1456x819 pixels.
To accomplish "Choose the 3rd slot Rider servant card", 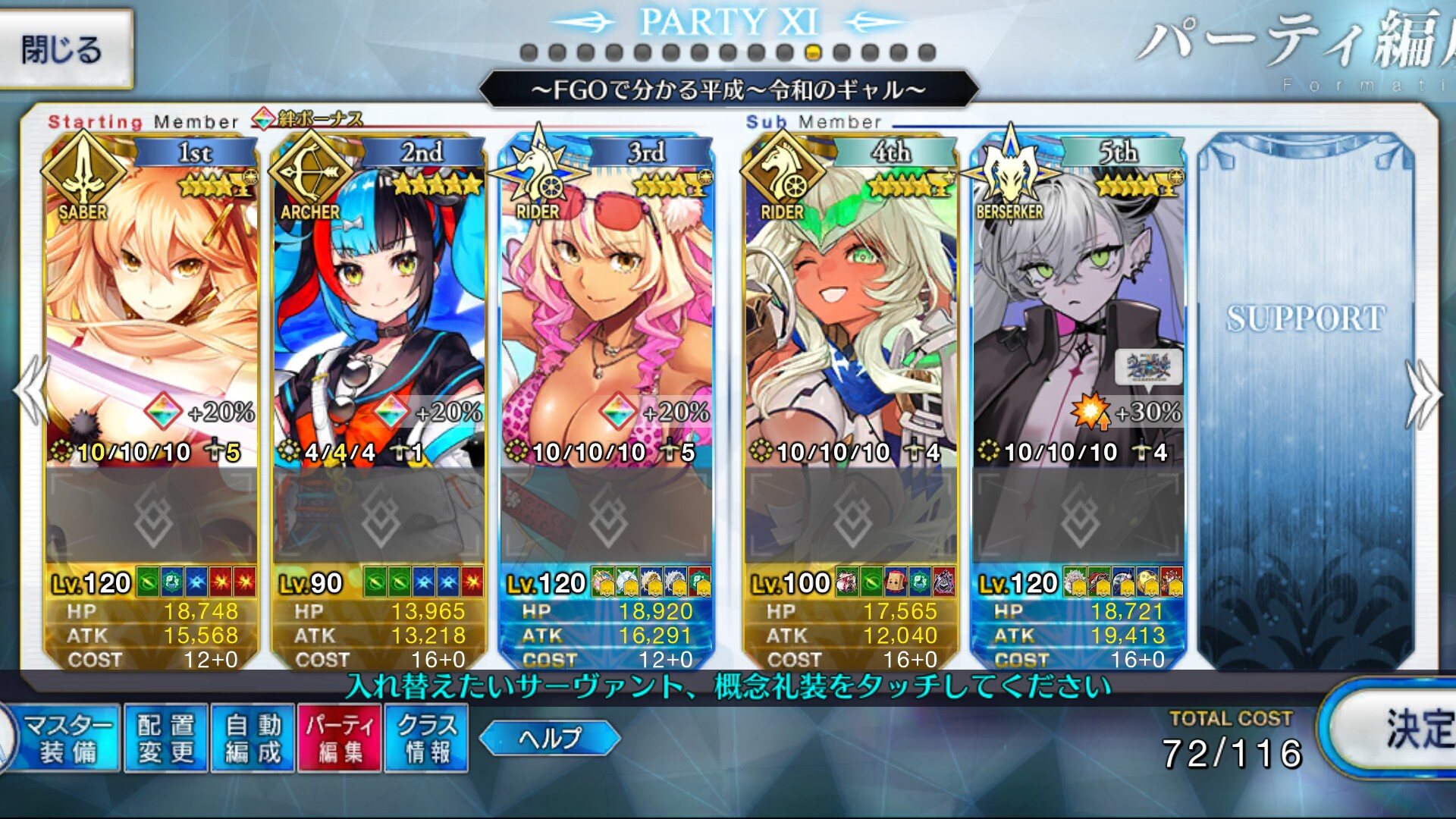I will coord(607,303).
